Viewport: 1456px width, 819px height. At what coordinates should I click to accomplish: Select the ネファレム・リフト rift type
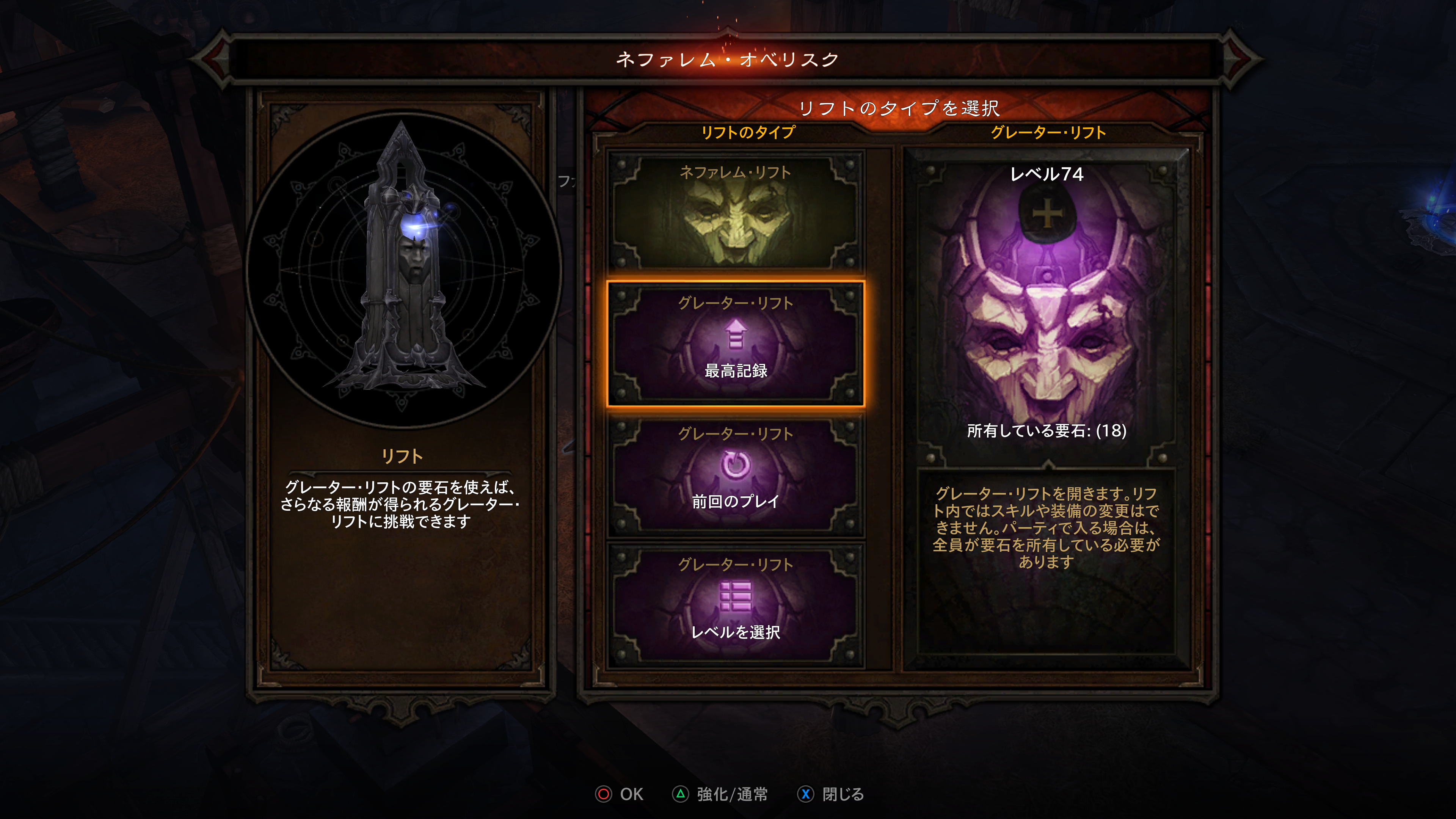(735, 212)
